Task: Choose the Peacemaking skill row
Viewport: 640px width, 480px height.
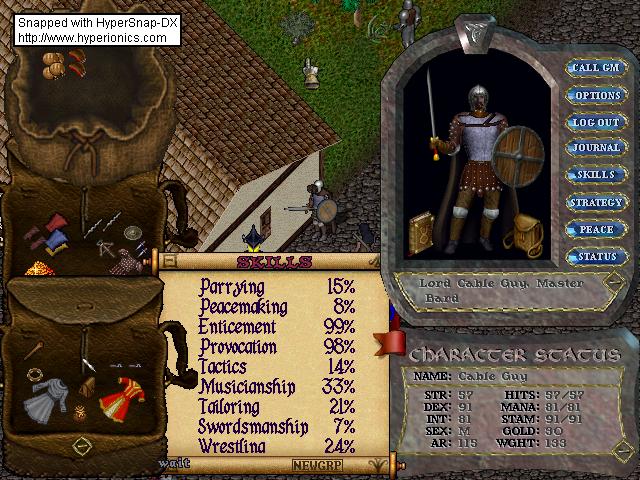Action: click(243, 307)
